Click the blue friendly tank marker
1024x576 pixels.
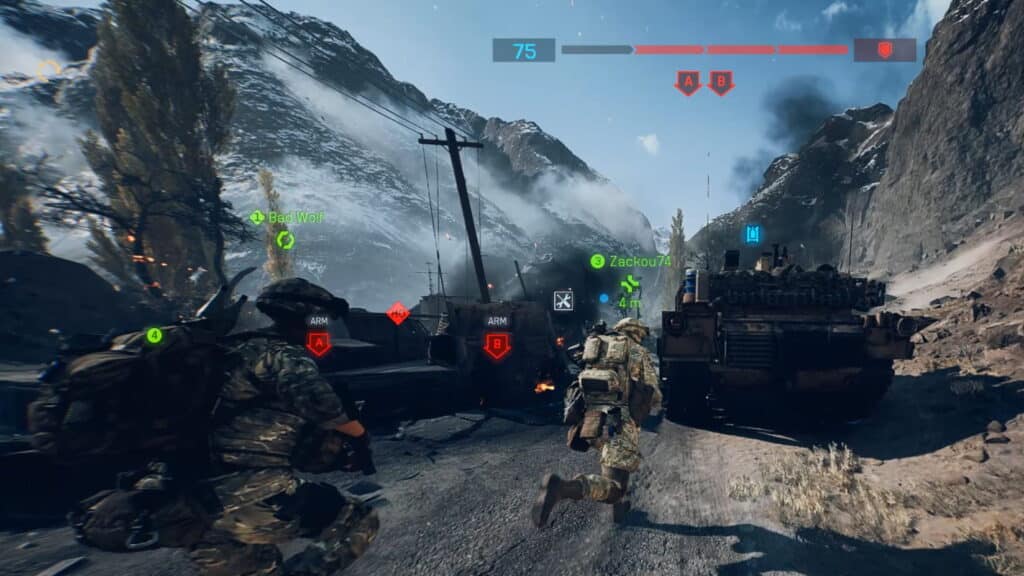pyautogui.click(x=753, y=234)
